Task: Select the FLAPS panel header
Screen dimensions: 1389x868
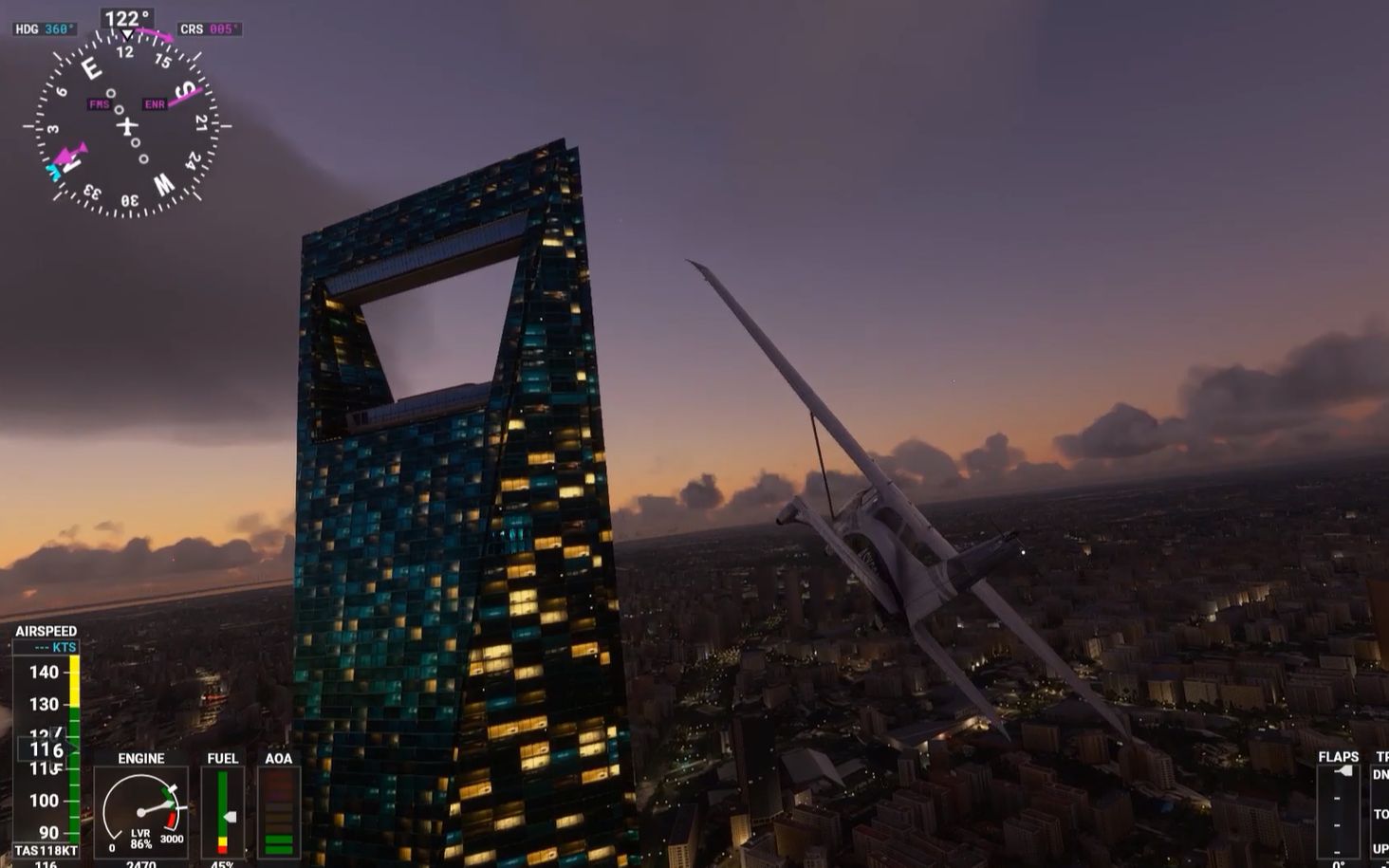Action: (1339, 755)
